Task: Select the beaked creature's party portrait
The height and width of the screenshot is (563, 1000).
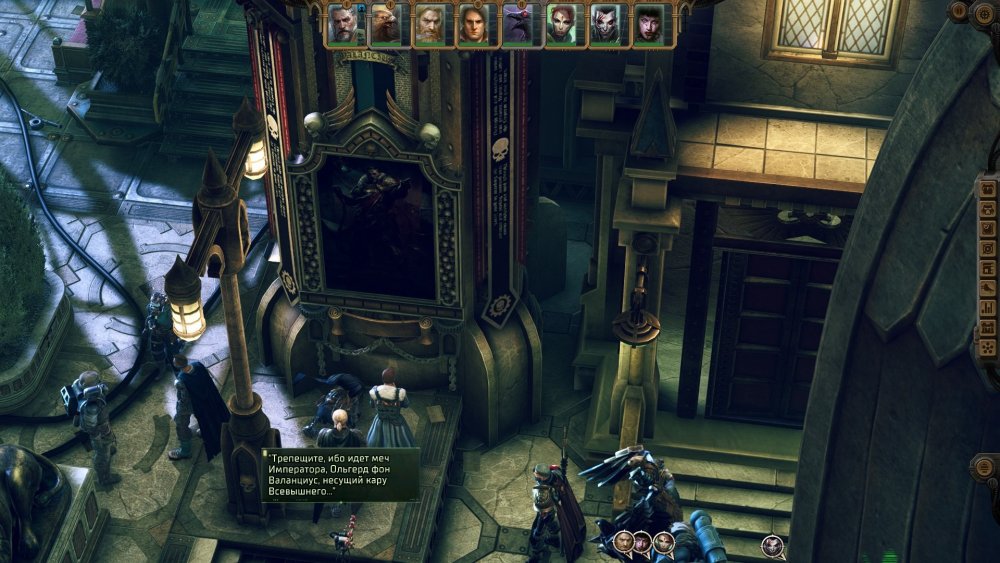Action: point(388,24)
